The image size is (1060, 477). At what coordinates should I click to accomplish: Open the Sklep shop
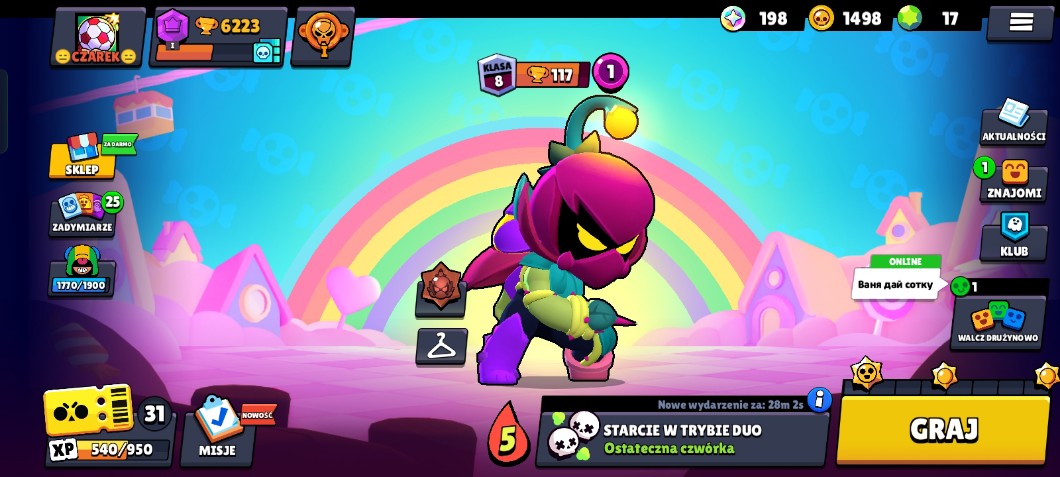tap(82, 156)
